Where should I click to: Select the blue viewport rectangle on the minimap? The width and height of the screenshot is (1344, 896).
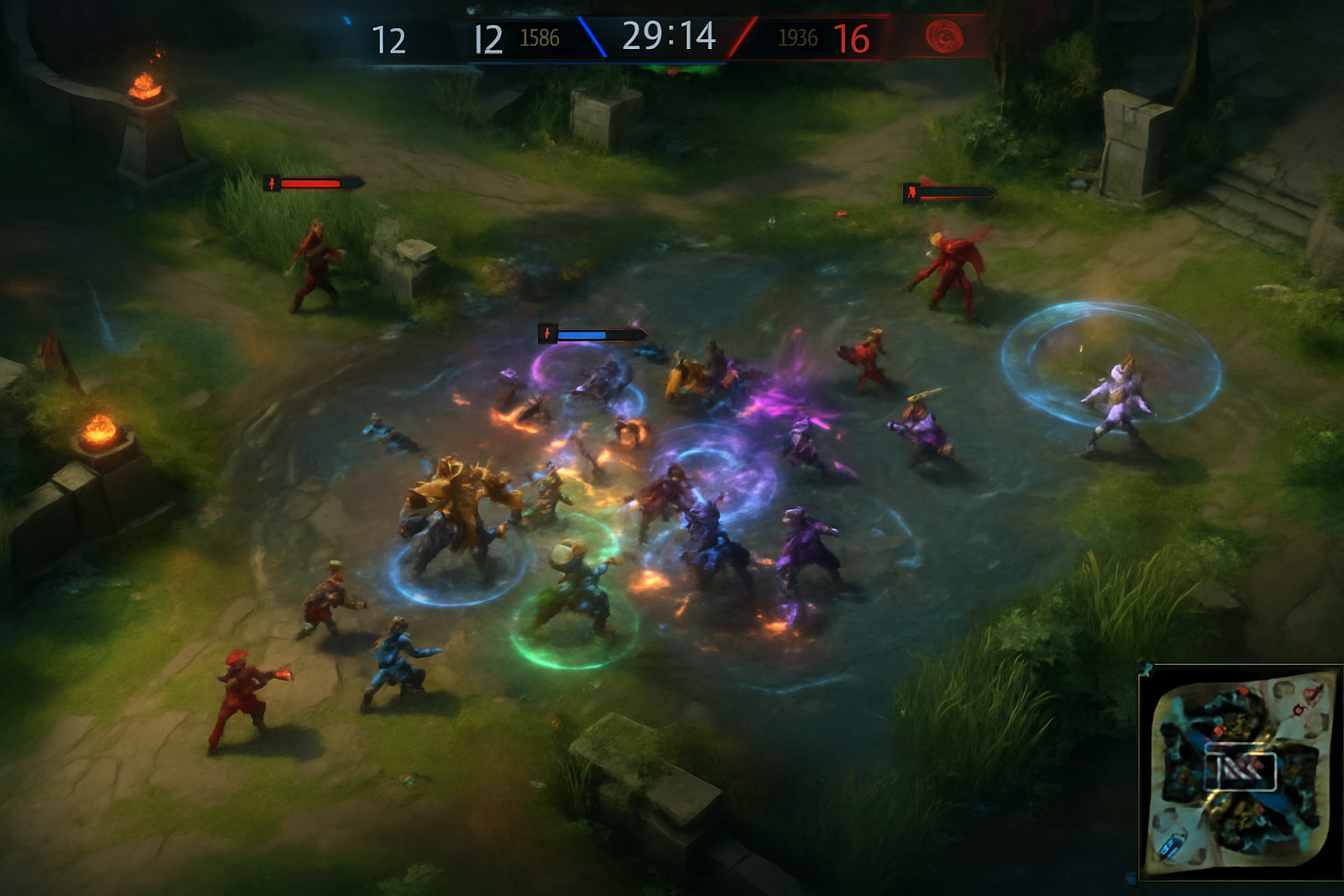(1240, 766)
